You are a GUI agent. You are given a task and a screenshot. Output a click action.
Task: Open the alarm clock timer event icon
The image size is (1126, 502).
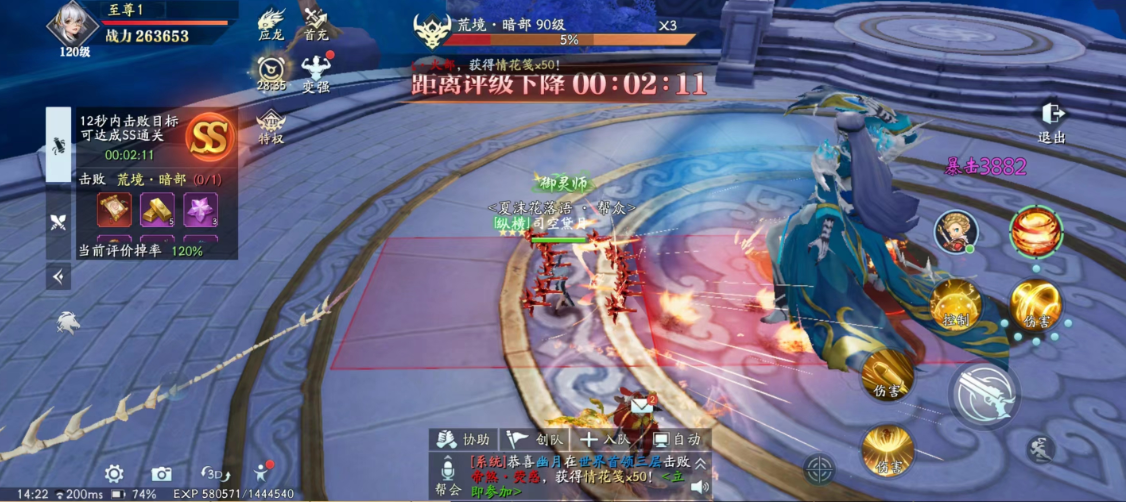coord(271,70)
